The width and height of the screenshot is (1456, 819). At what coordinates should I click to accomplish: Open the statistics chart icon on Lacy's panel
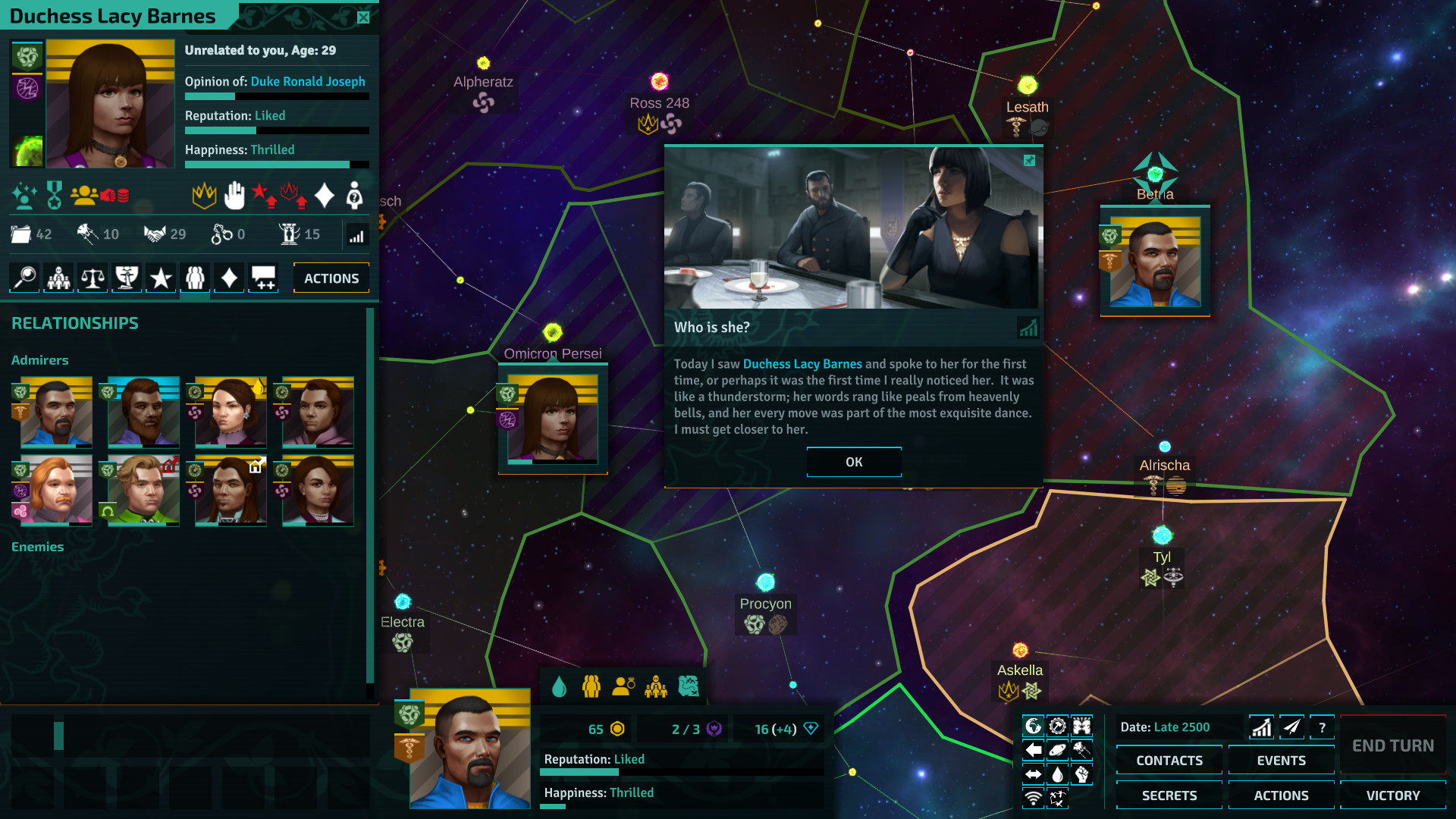click(x=356, y=235)
